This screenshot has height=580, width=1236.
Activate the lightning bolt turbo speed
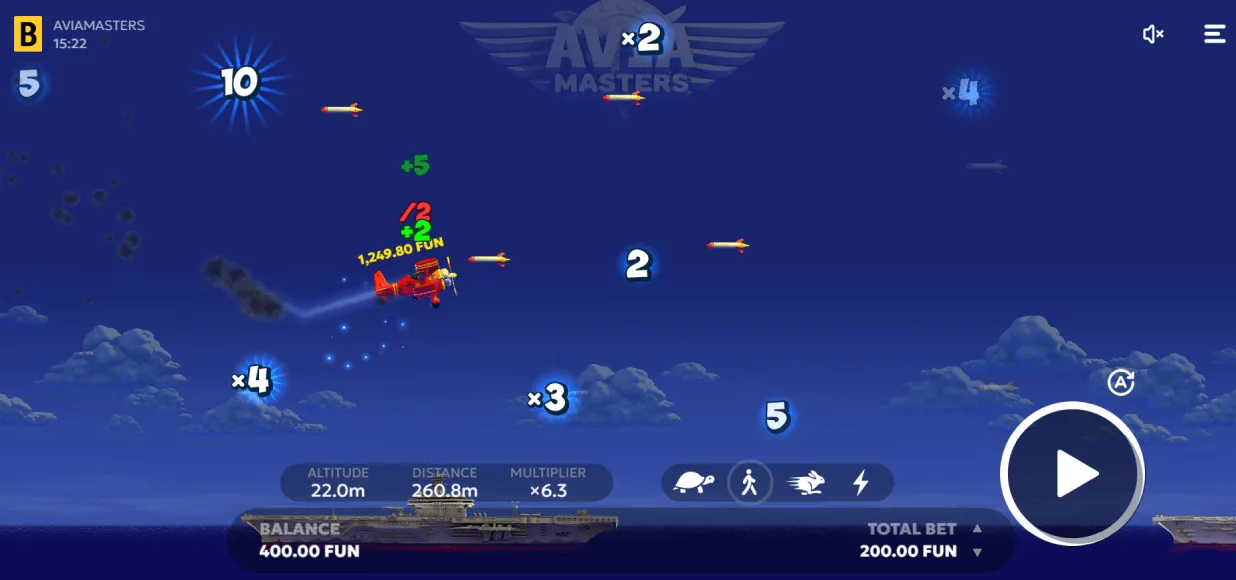pyautogui.click(x=860, y=483)
